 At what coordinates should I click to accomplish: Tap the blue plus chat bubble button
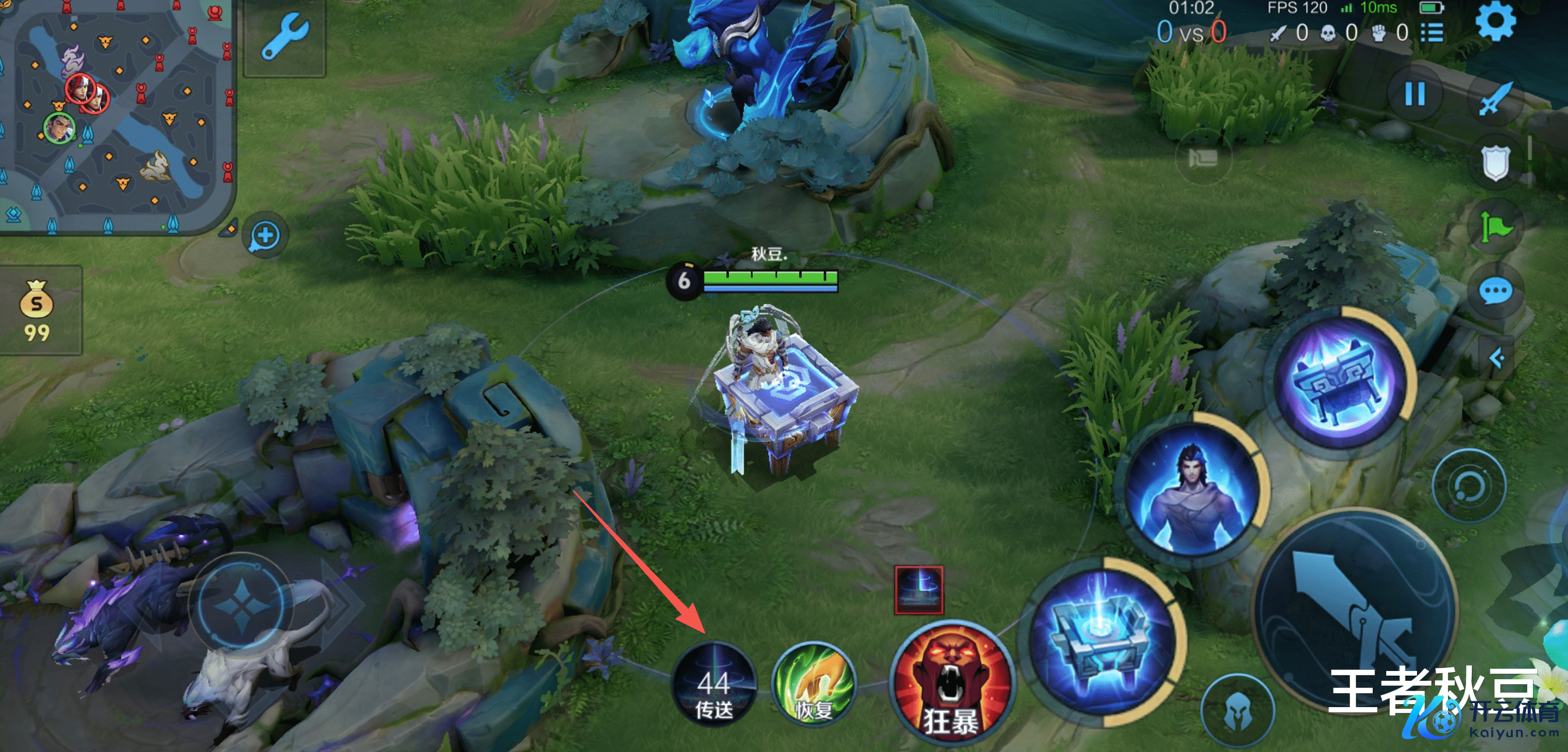[x=265, y=236]
